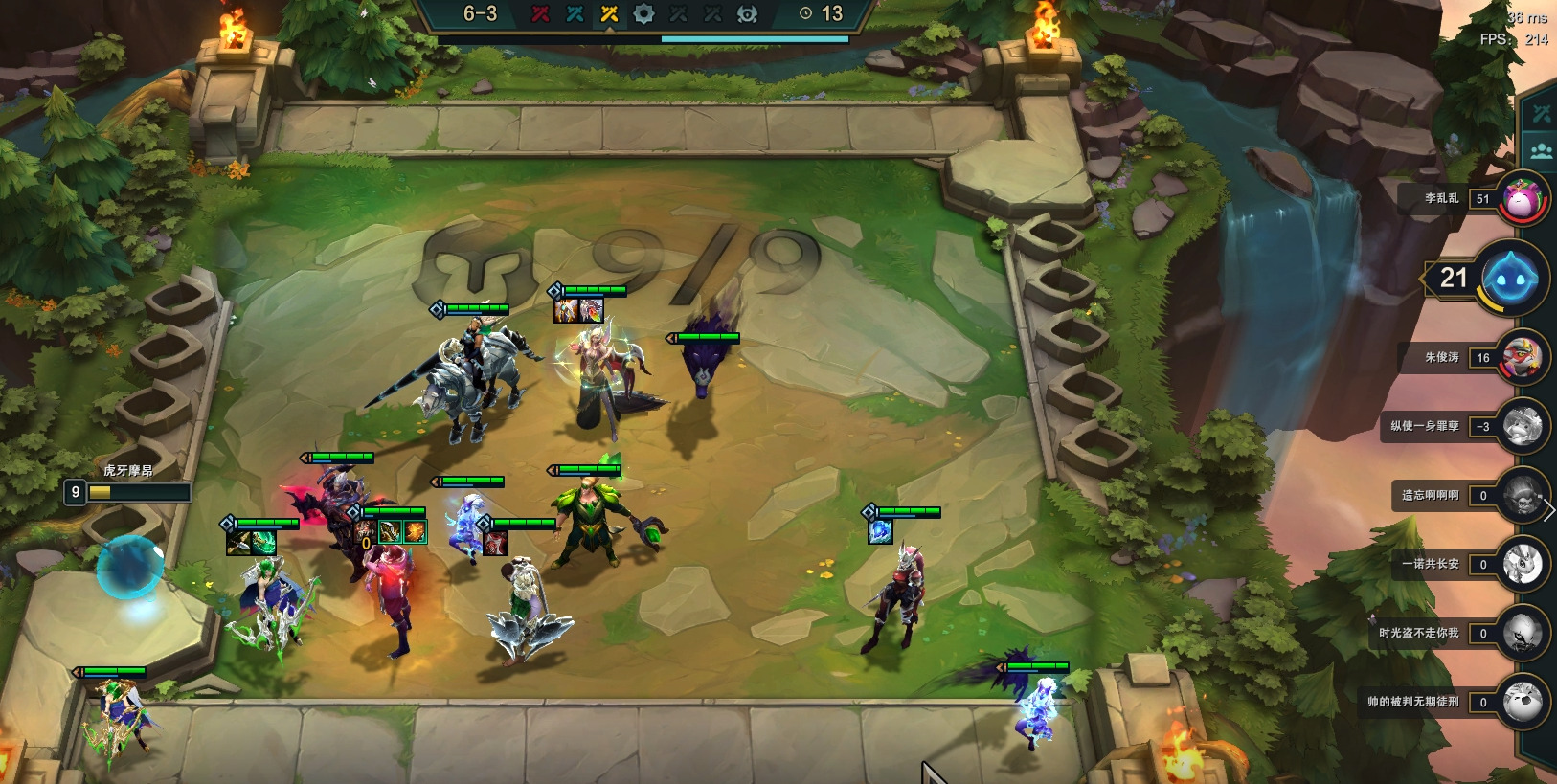
Task: Click the teal crossed-swords won round marker
Action: click(x=575, y=13)
